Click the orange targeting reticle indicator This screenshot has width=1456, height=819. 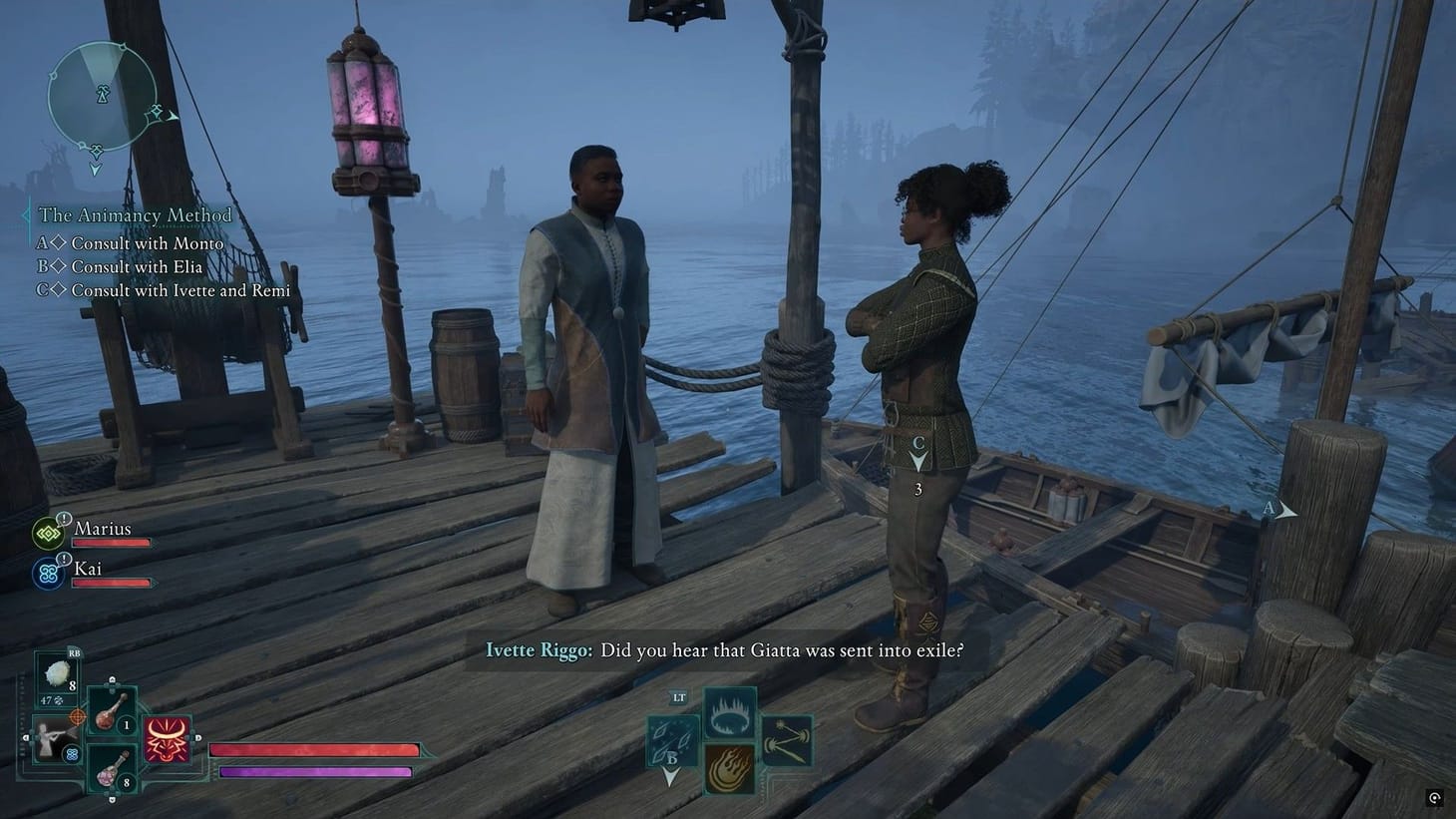78,717
